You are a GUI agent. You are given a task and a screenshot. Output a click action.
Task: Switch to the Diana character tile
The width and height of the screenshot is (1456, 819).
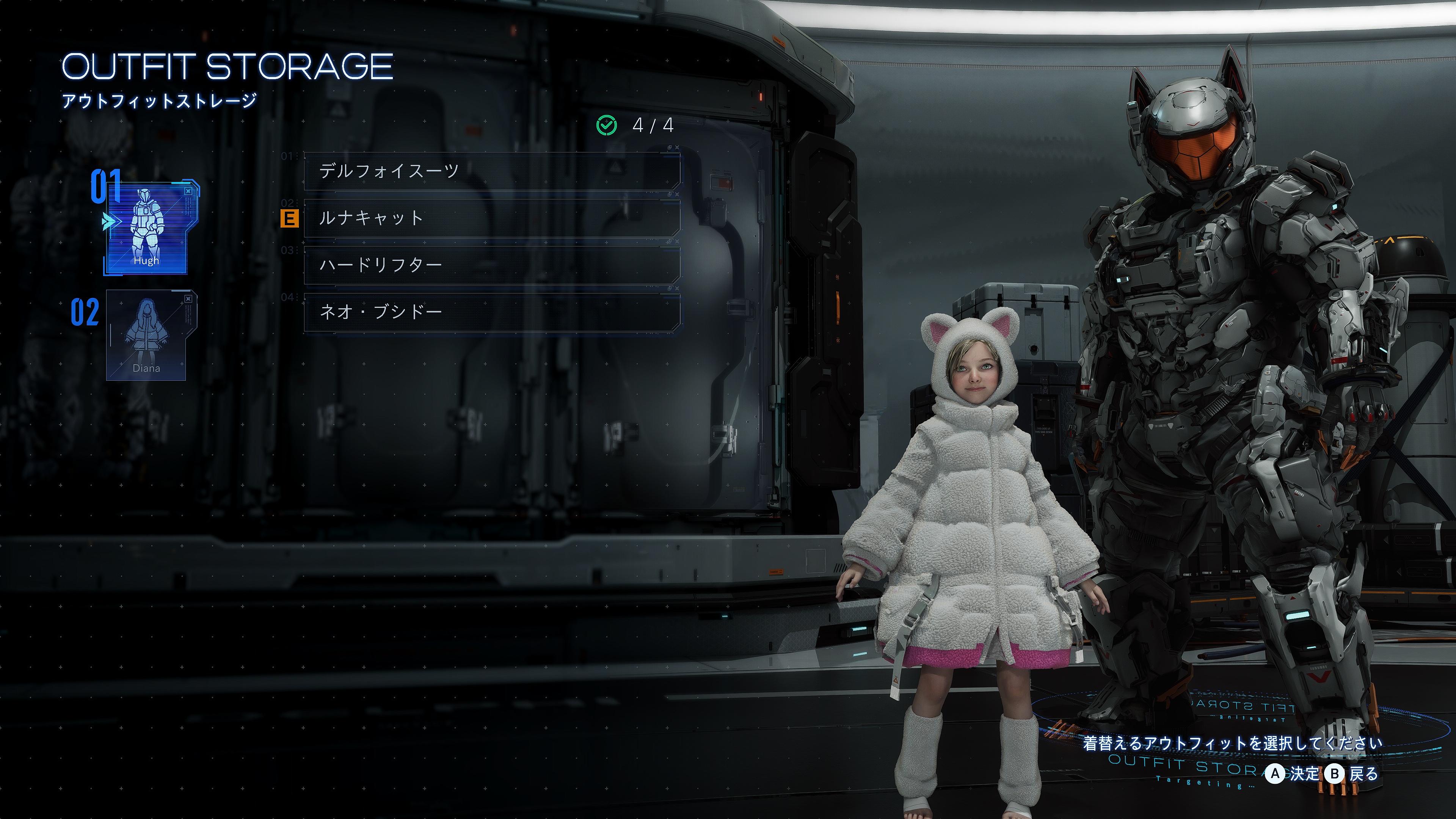[x=147, y=335]
